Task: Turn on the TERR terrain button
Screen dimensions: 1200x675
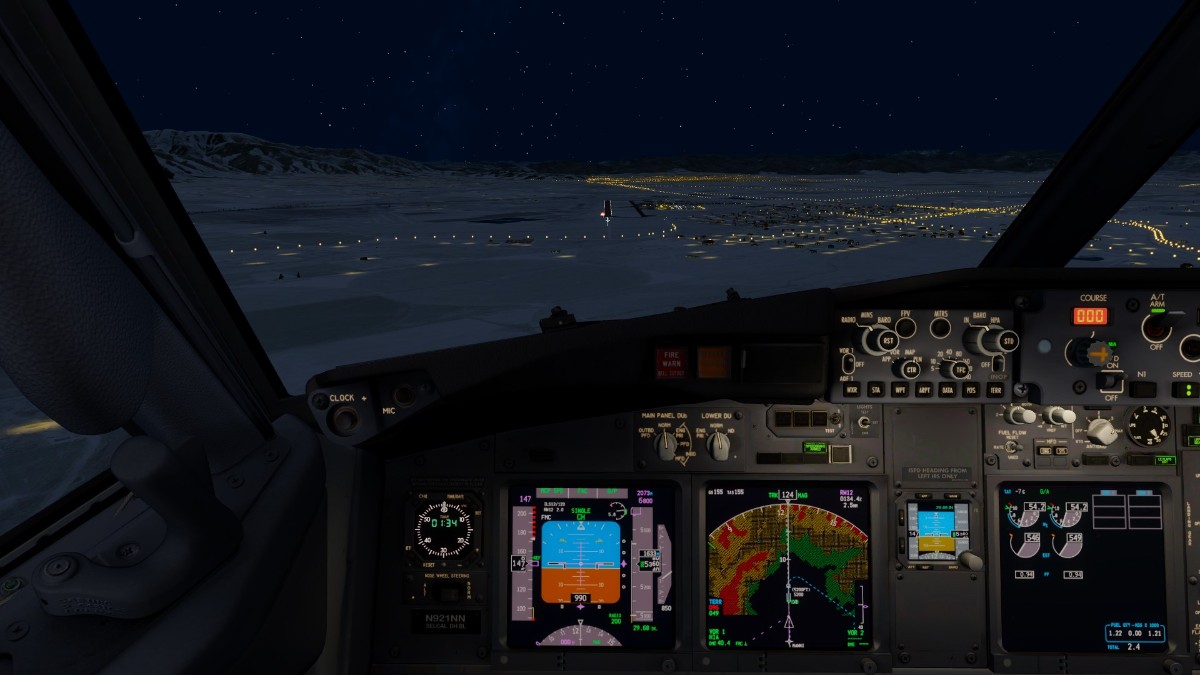Action: coord(996,390)
